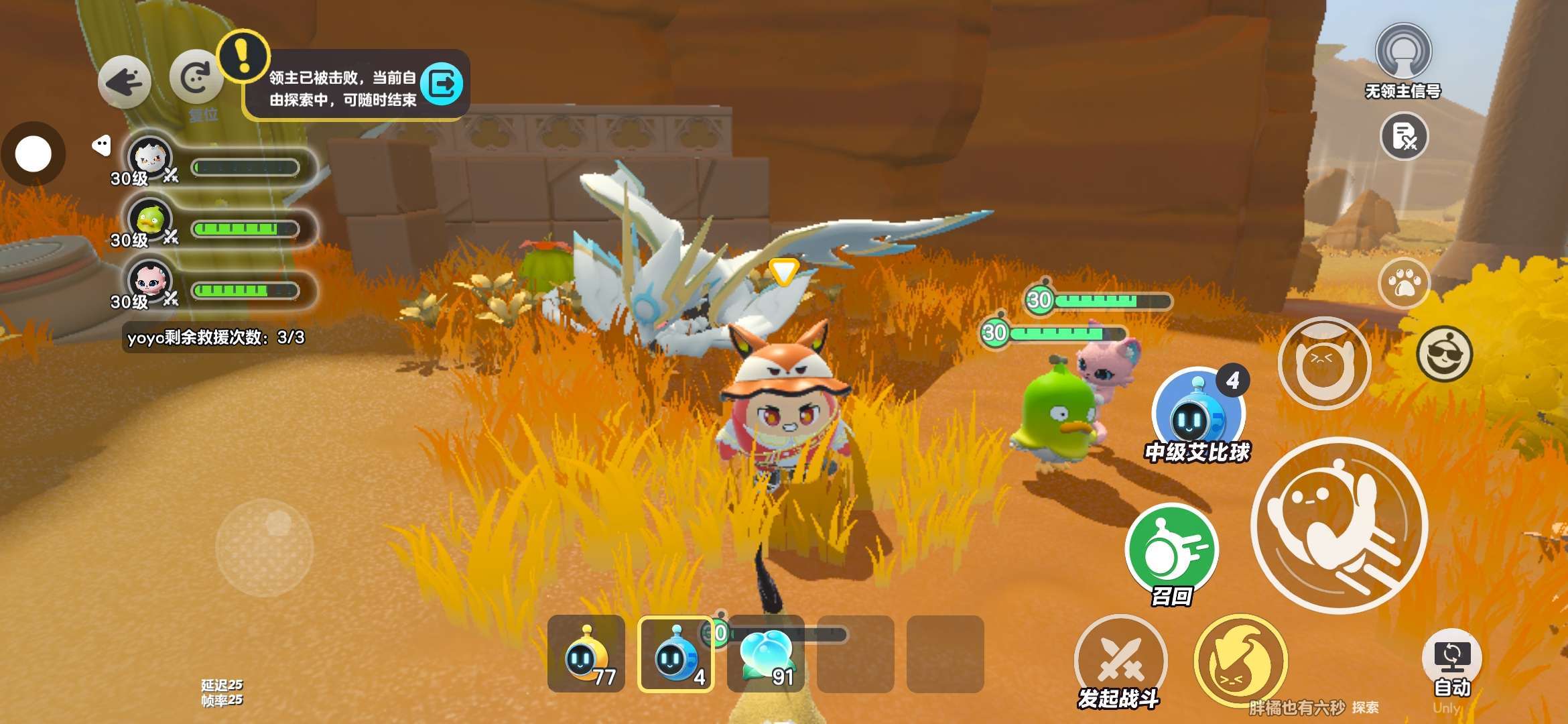Screen dimensions: 1568x724
Task: Toggle auto mode button
Action: pyautogui.click(x=1451, y=660)
